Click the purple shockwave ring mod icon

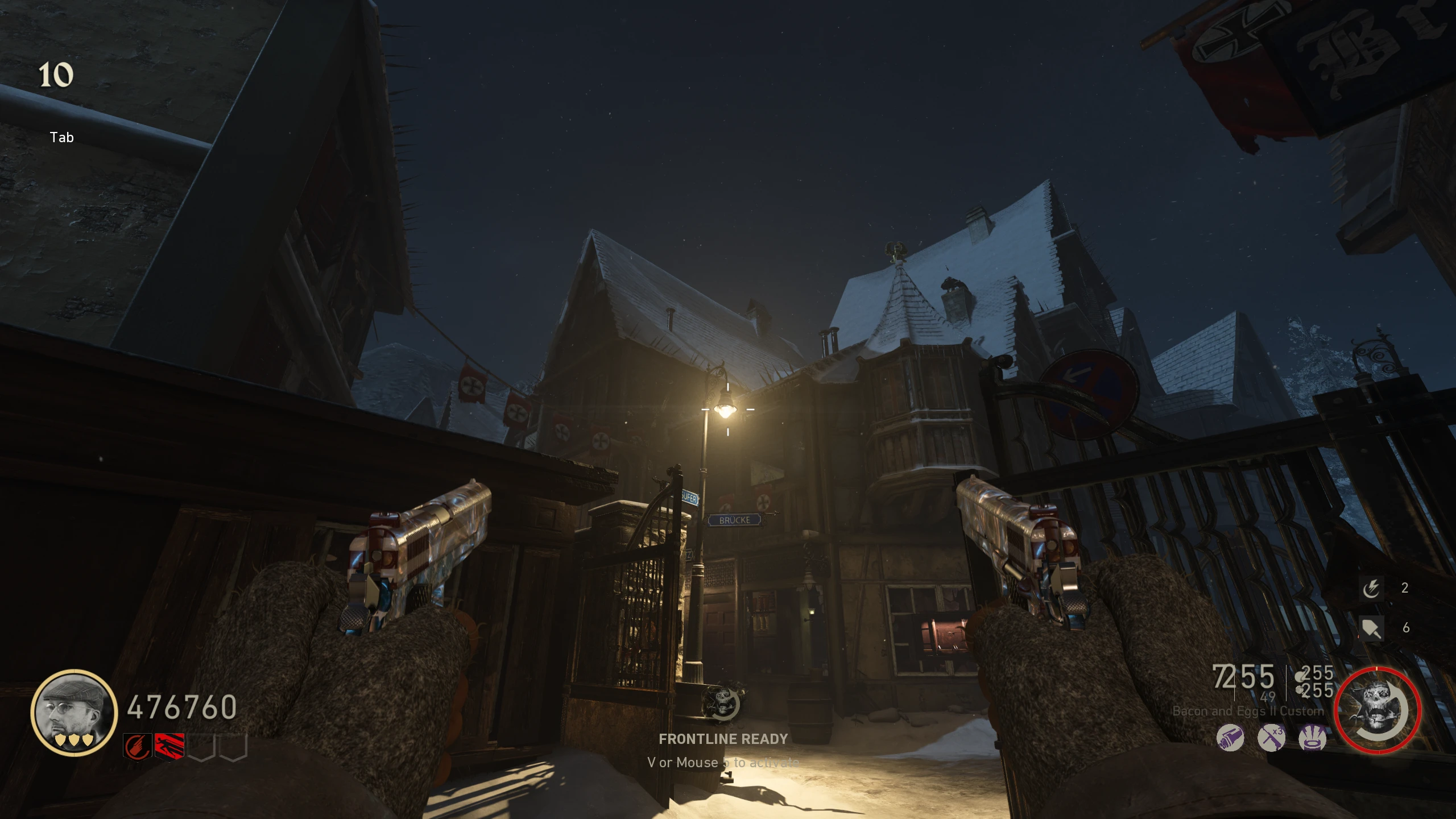coord(1313,739)
